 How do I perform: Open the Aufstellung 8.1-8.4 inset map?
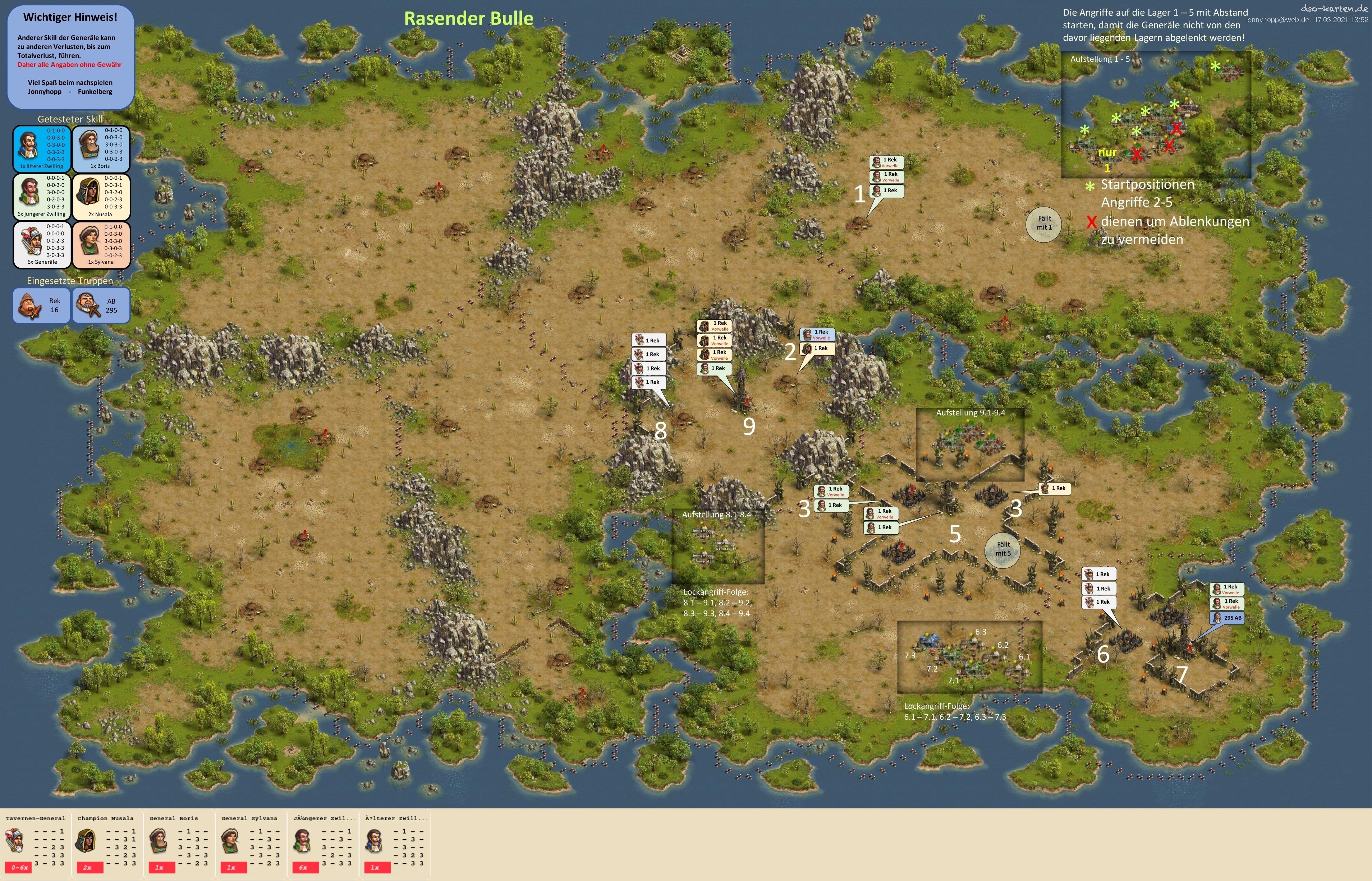pyautogui.click(x=717, y=546)
